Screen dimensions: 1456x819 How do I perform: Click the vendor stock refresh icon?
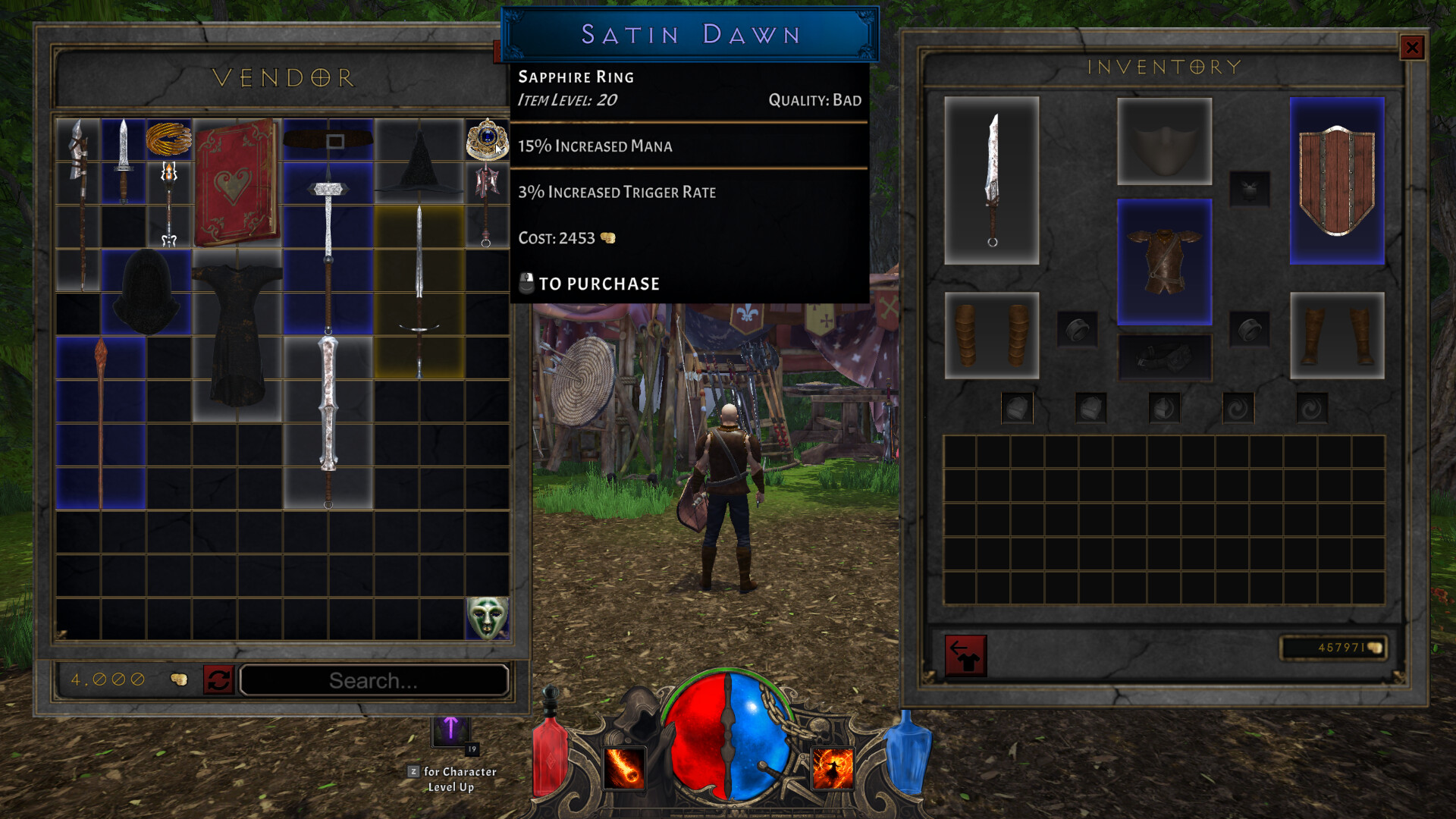tap(219, 680)
